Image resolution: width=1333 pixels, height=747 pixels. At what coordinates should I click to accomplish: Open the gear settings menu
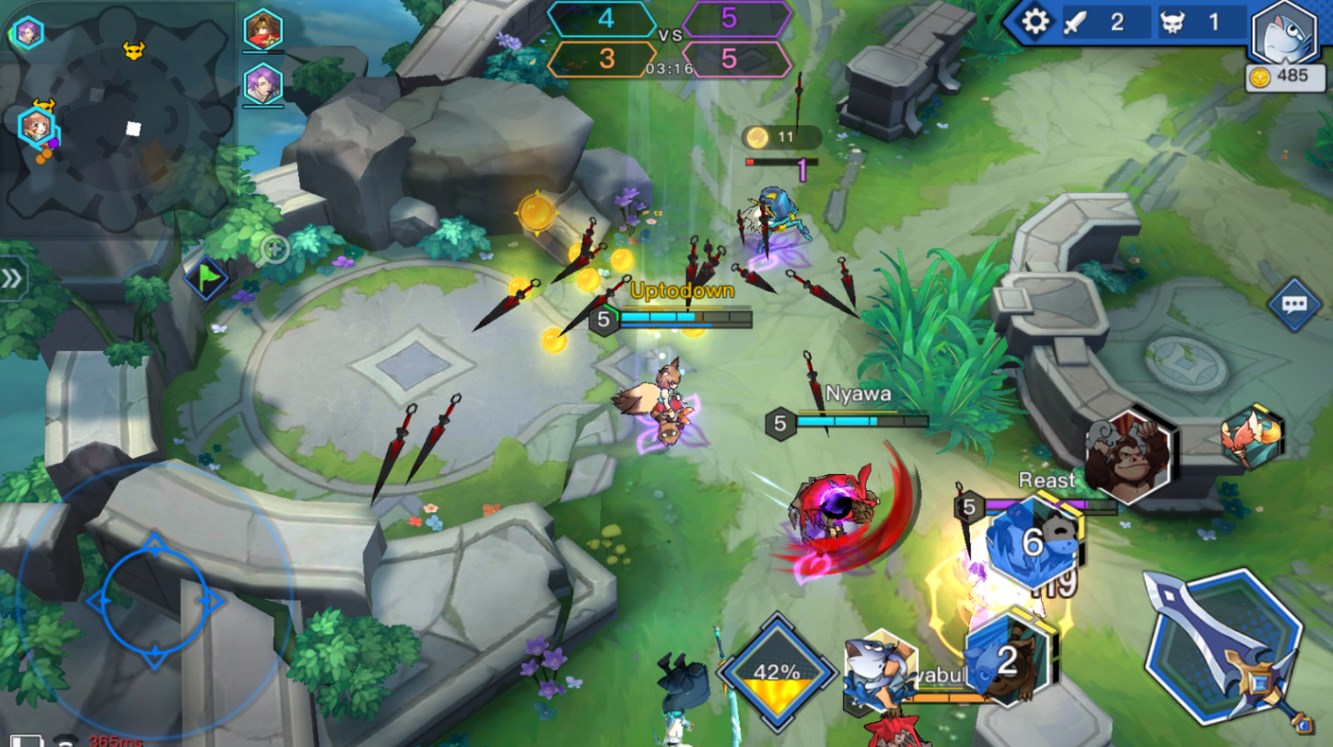point(1035,21)
